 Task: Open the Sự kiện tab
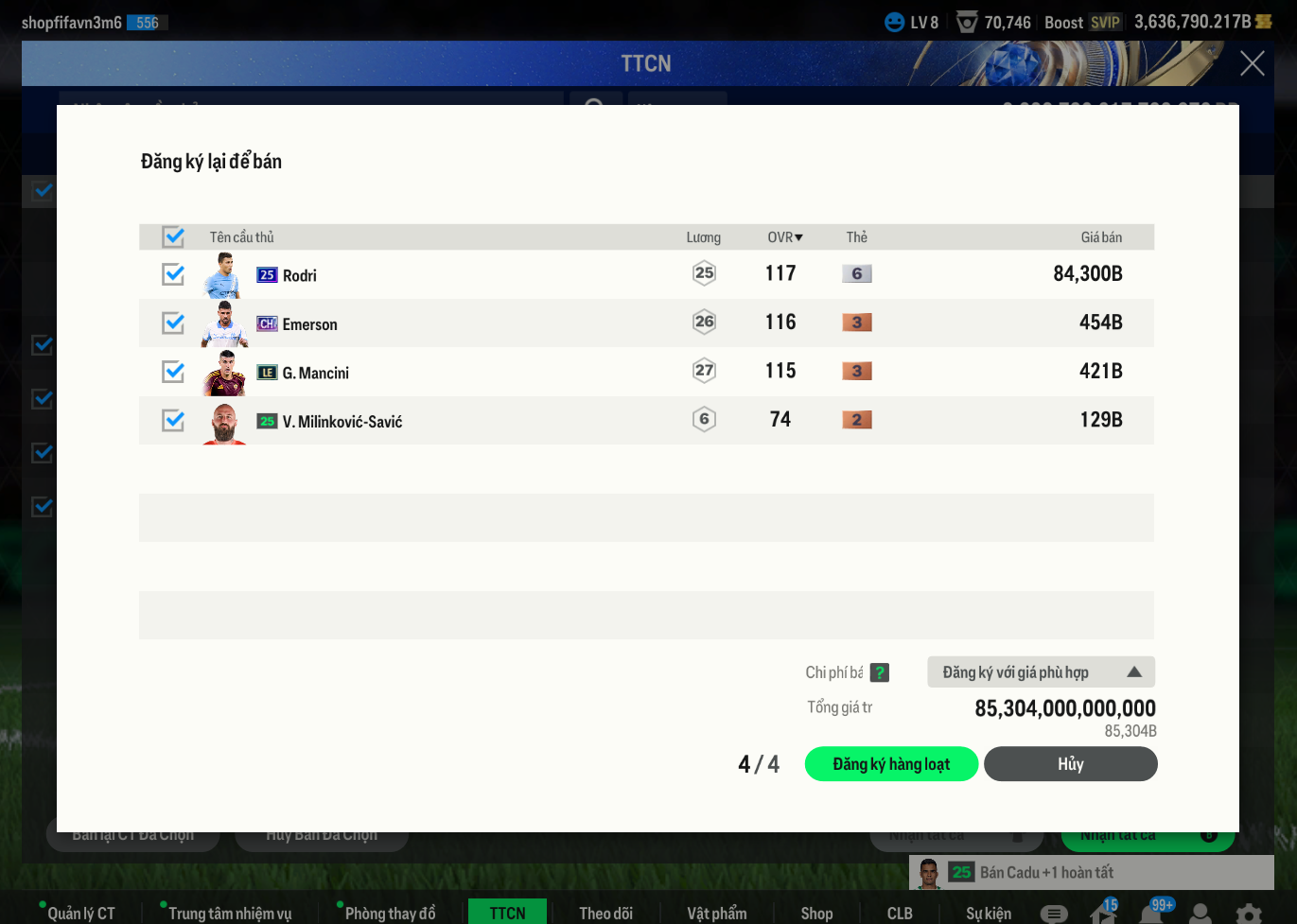pos(989,913)
